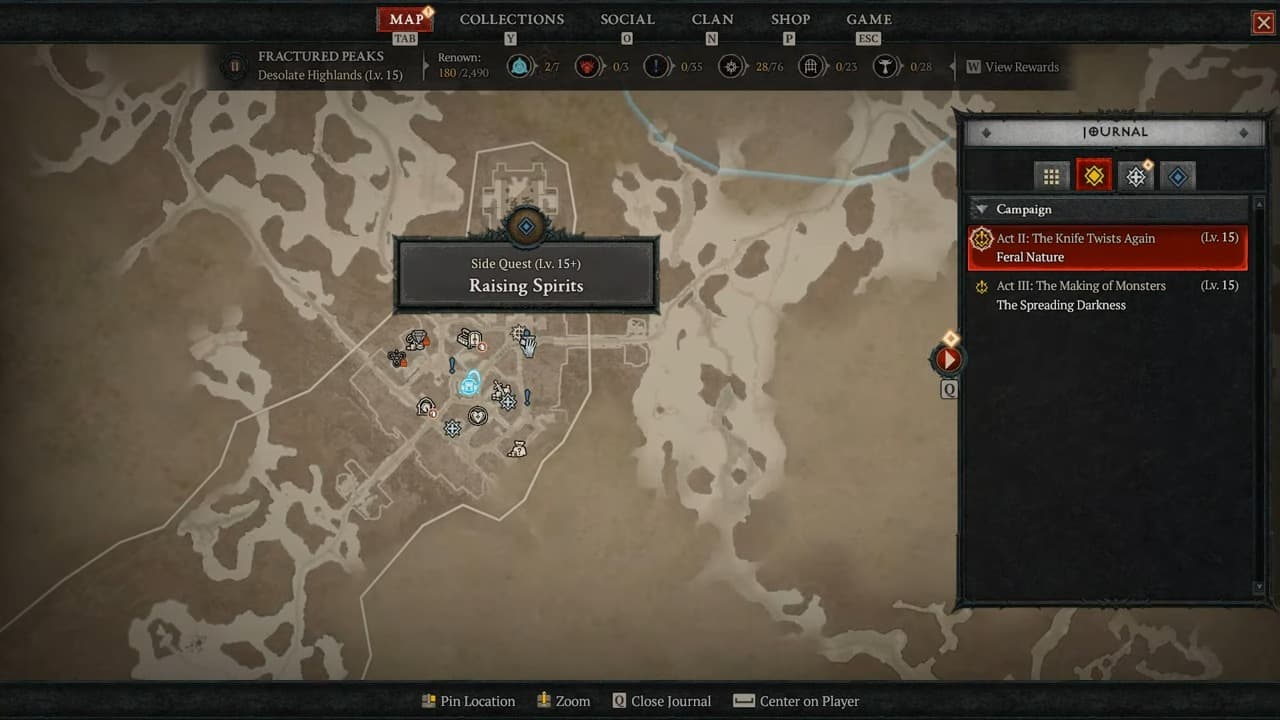Open the priority quests journal tab
The height and width of the screenshot is (720, 1280).
pyautogui.click(x=1135, y=175)
